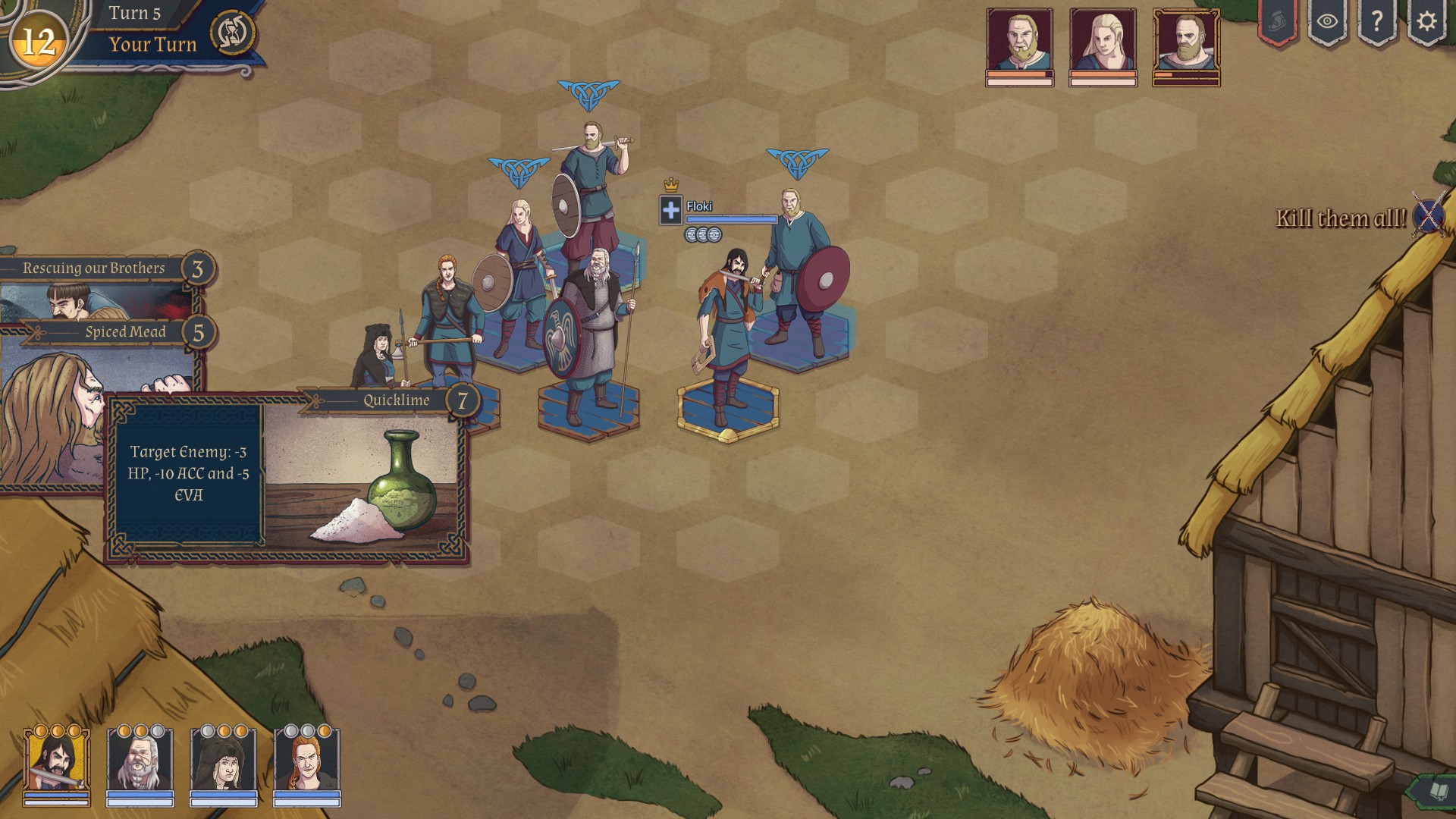Screen dimensions: 1456x819
Task: Play the Quicklime card
Action: coord(287,476)
